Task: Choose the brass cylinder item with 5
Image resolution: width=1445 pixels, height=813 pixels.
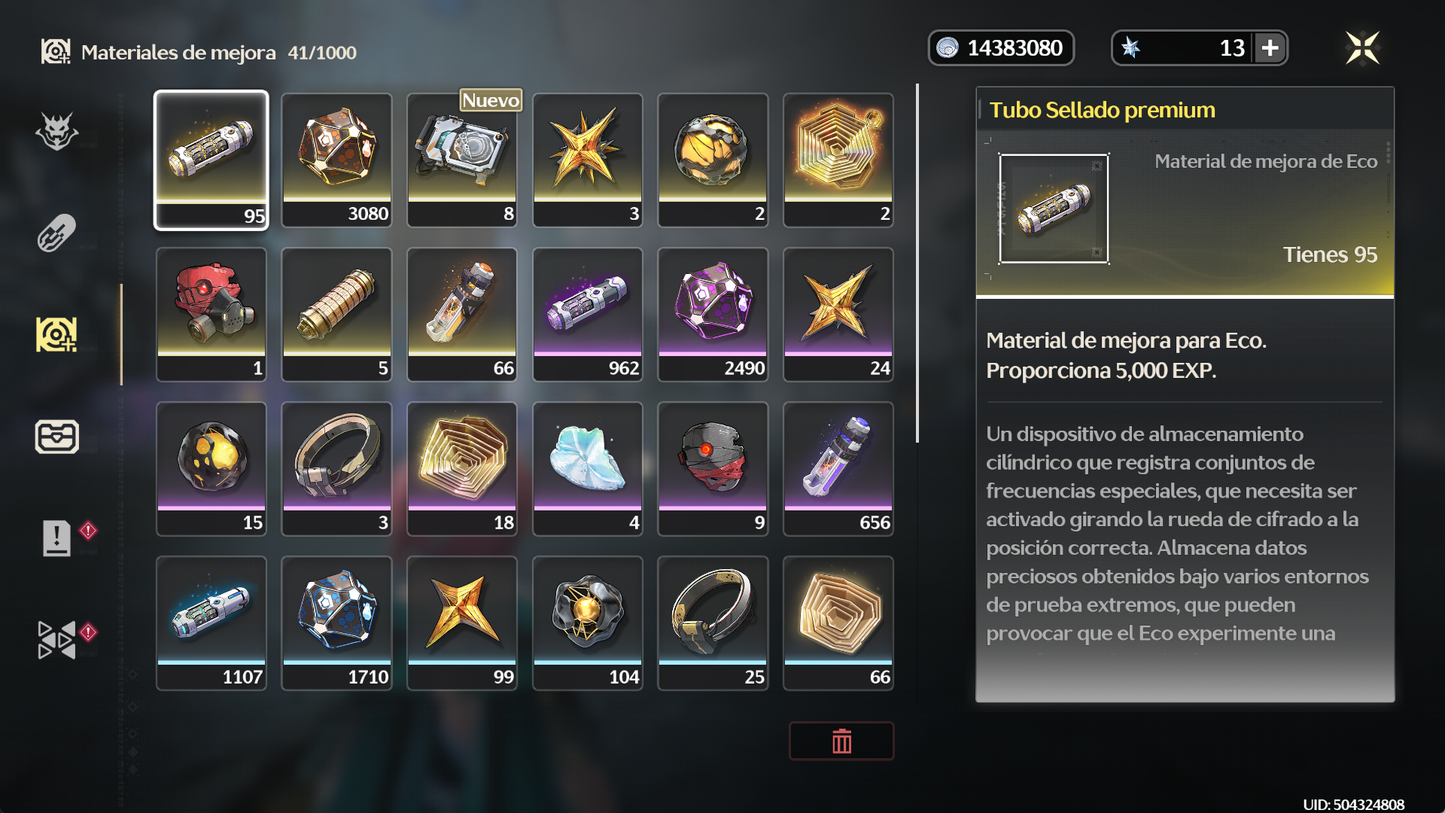Action: coord(337,314)
